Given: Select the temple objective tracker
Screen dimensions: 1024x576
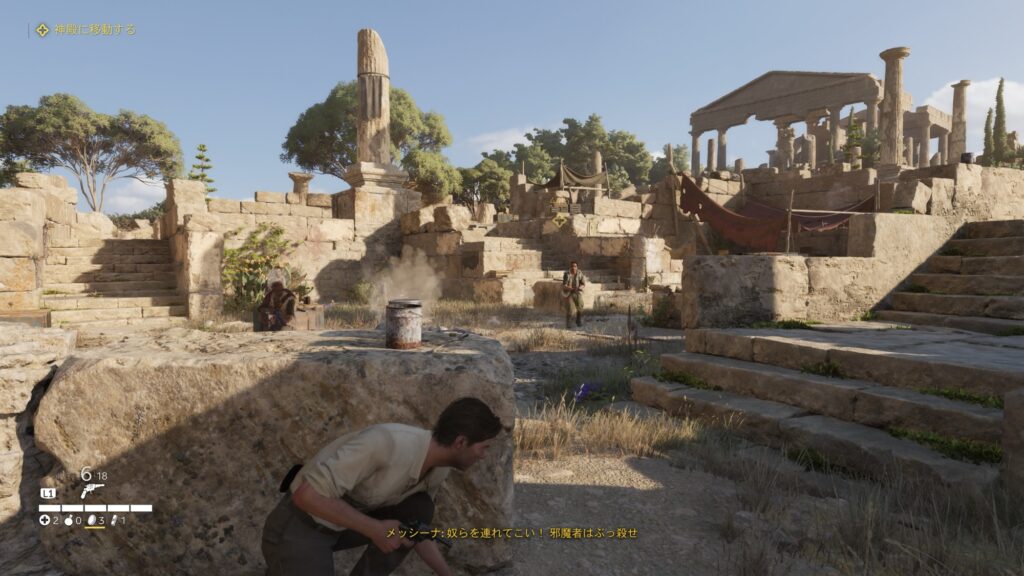Looking at the screenshot, I should click(x=86, y=30).
